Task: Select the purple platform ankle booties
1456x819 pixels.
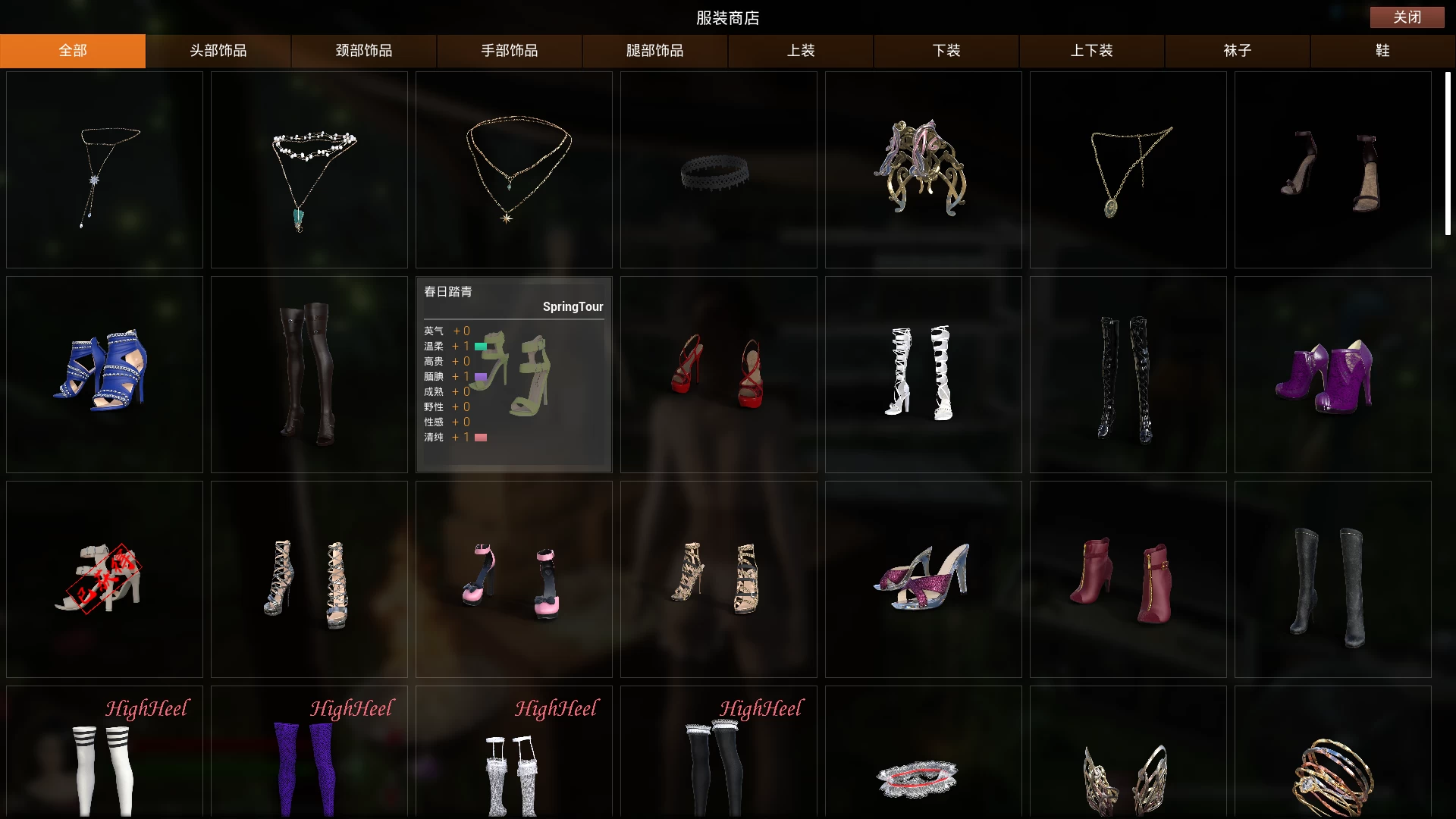Action: tap(1332, 375)
